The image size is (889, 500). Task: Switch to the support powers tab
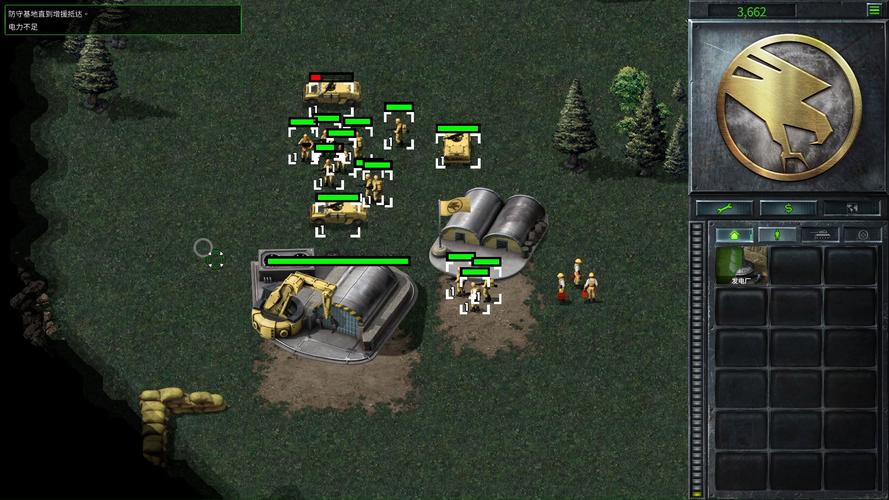pyautogui.click(x=862, y=235)
